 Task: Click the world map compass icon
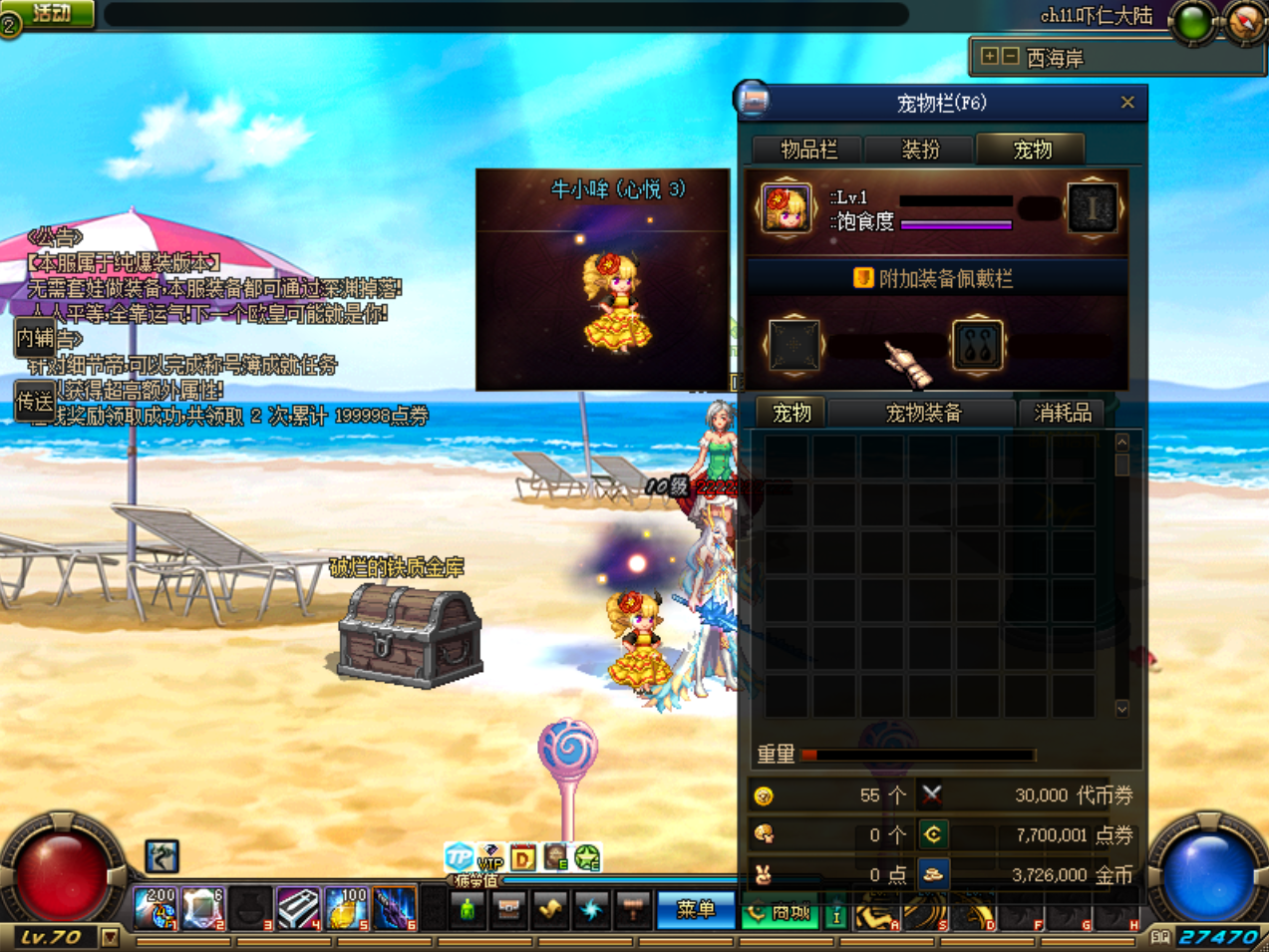click(x=1245, y=22)
